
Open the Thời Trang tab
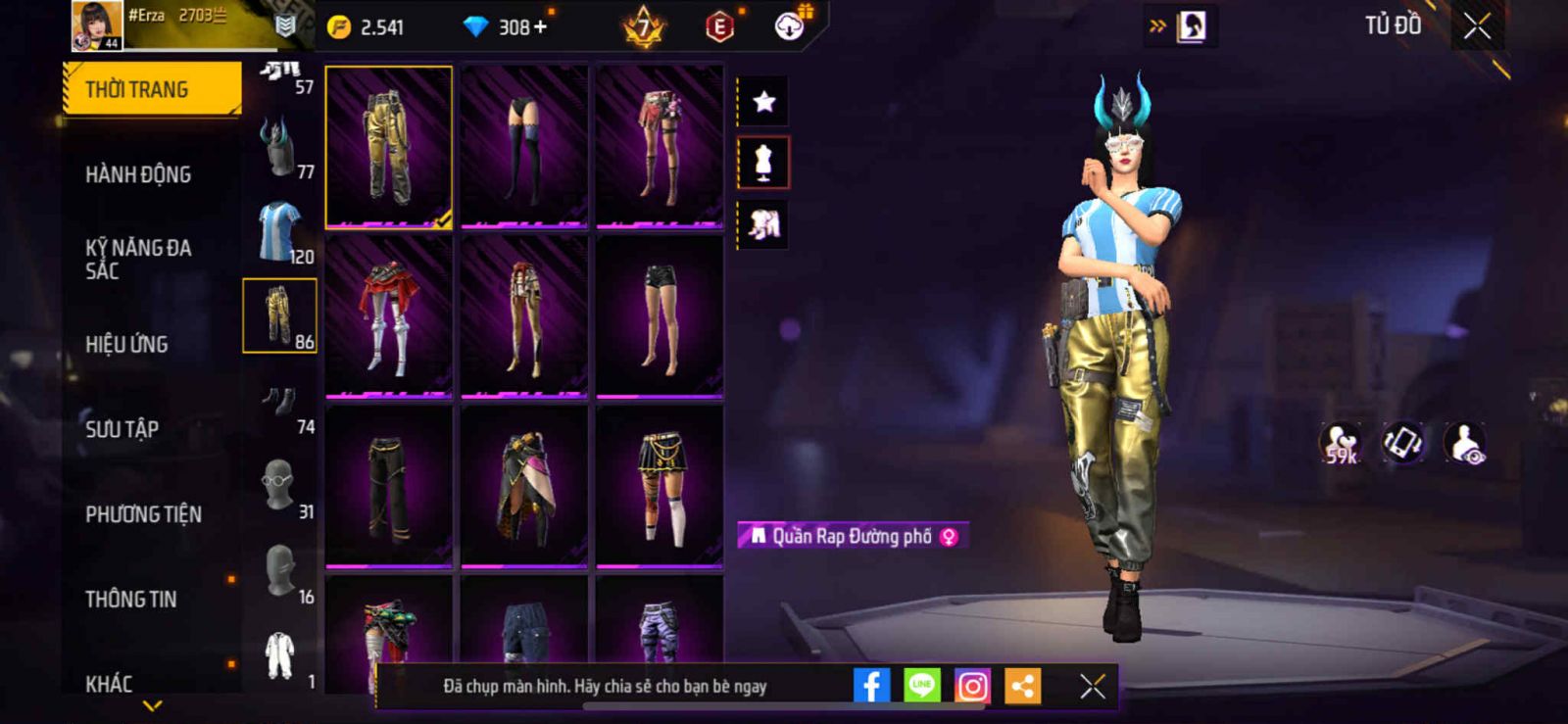(151, 89)
